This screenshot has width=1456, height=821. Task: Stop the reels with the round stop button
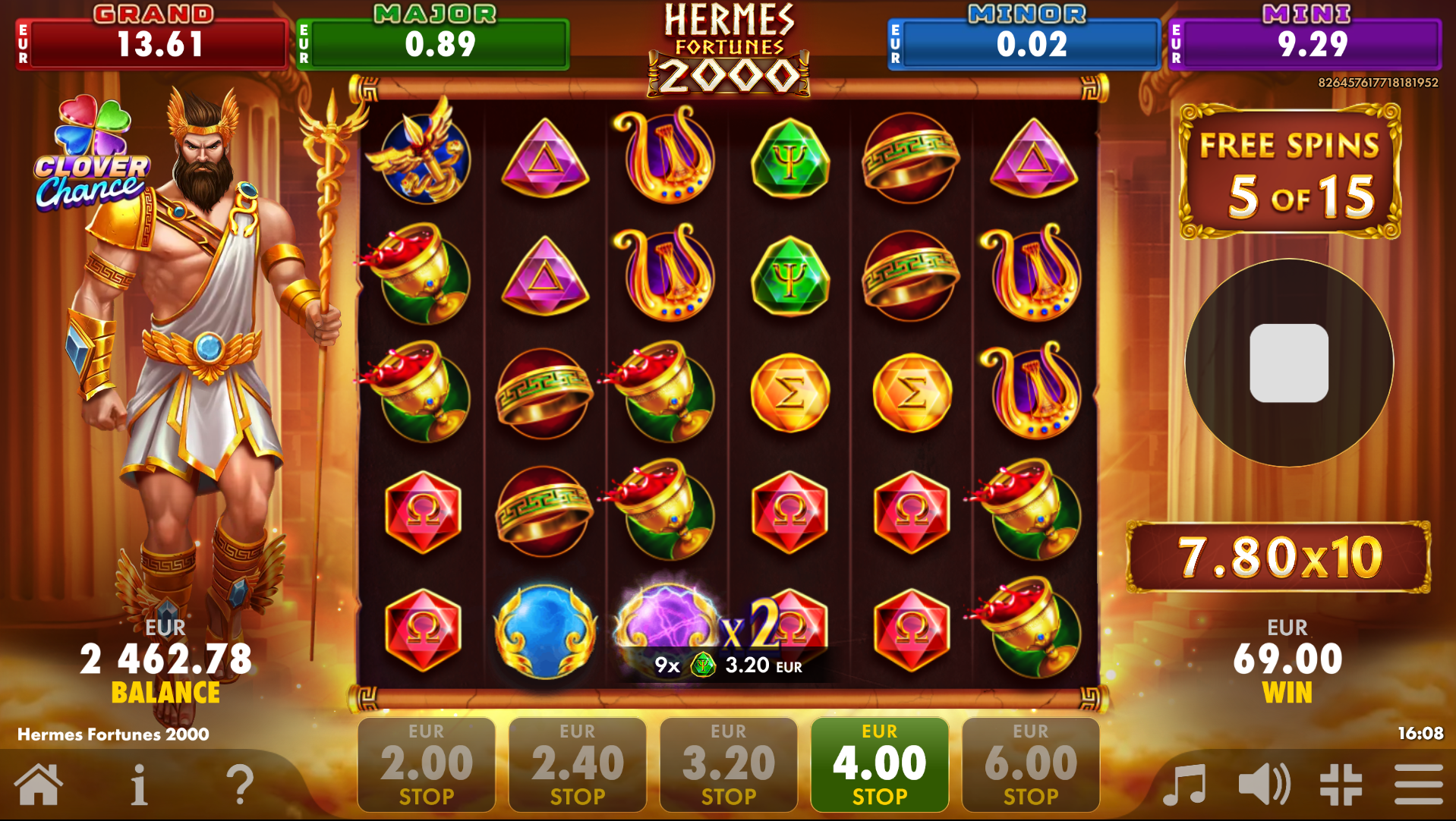tap(1288, 363)
